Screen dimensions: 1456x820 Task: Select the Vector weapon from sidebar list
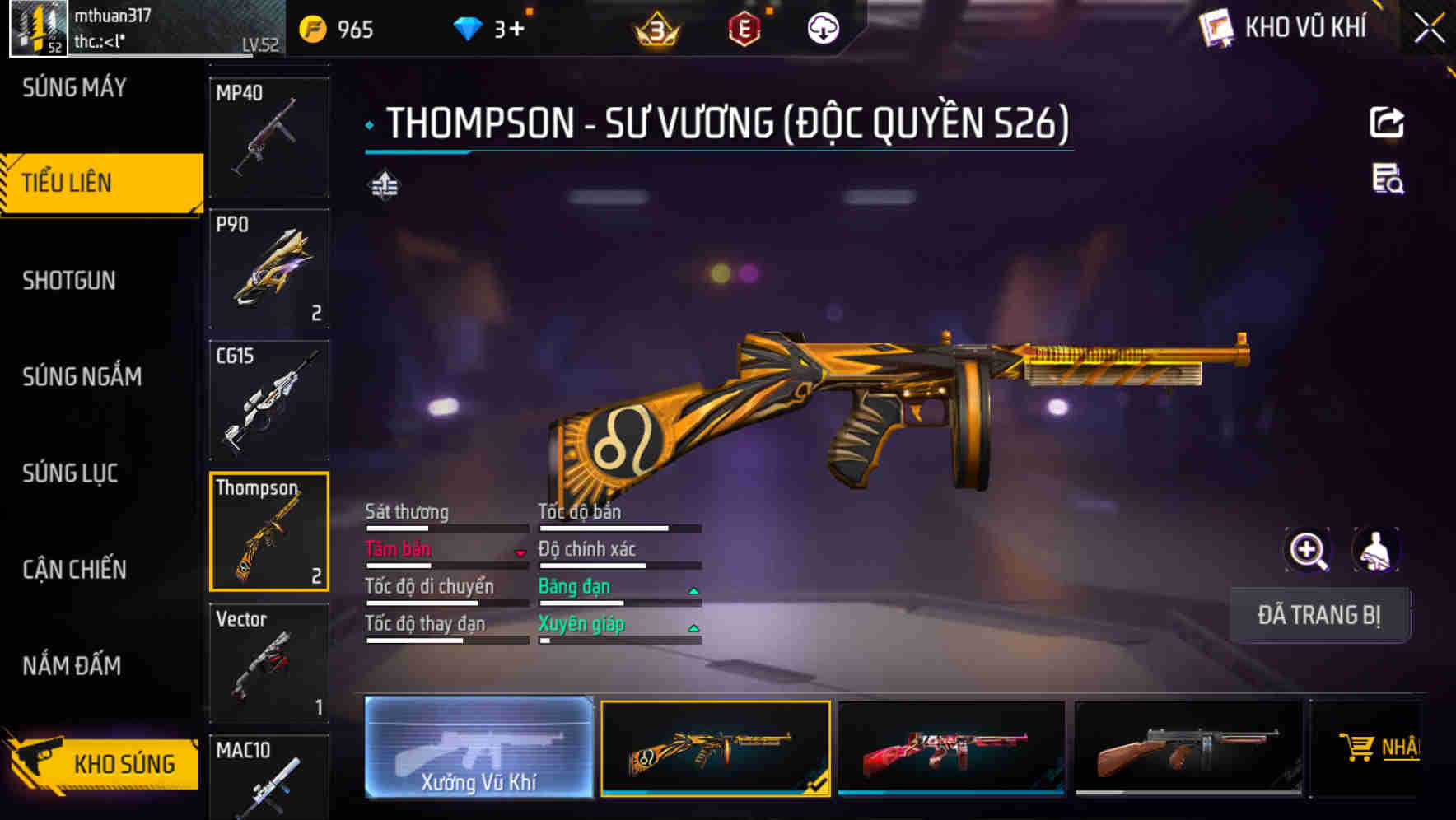click(268, 664)
